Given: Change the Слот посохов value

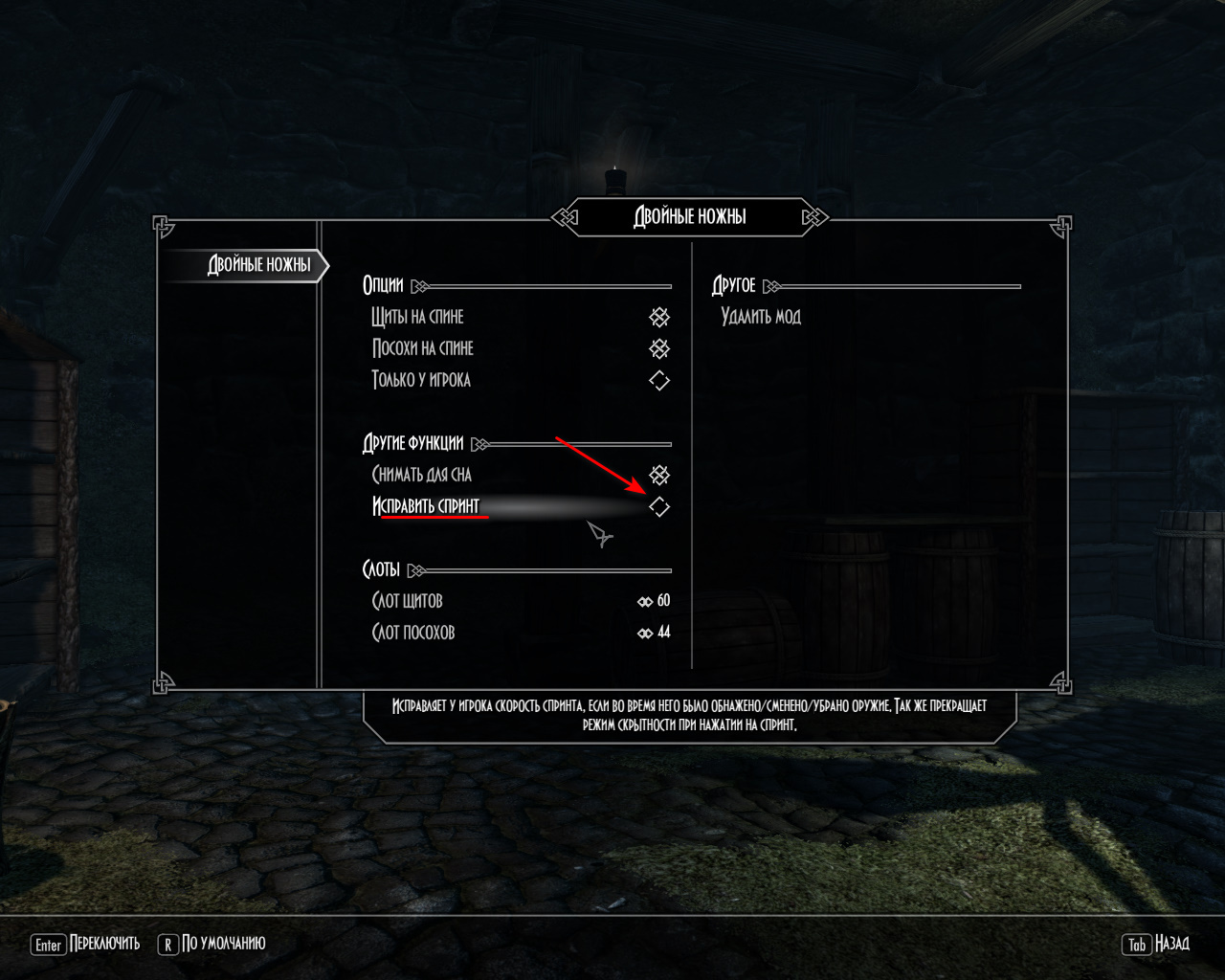Looking at the screenshot, I should pos(655,633).
